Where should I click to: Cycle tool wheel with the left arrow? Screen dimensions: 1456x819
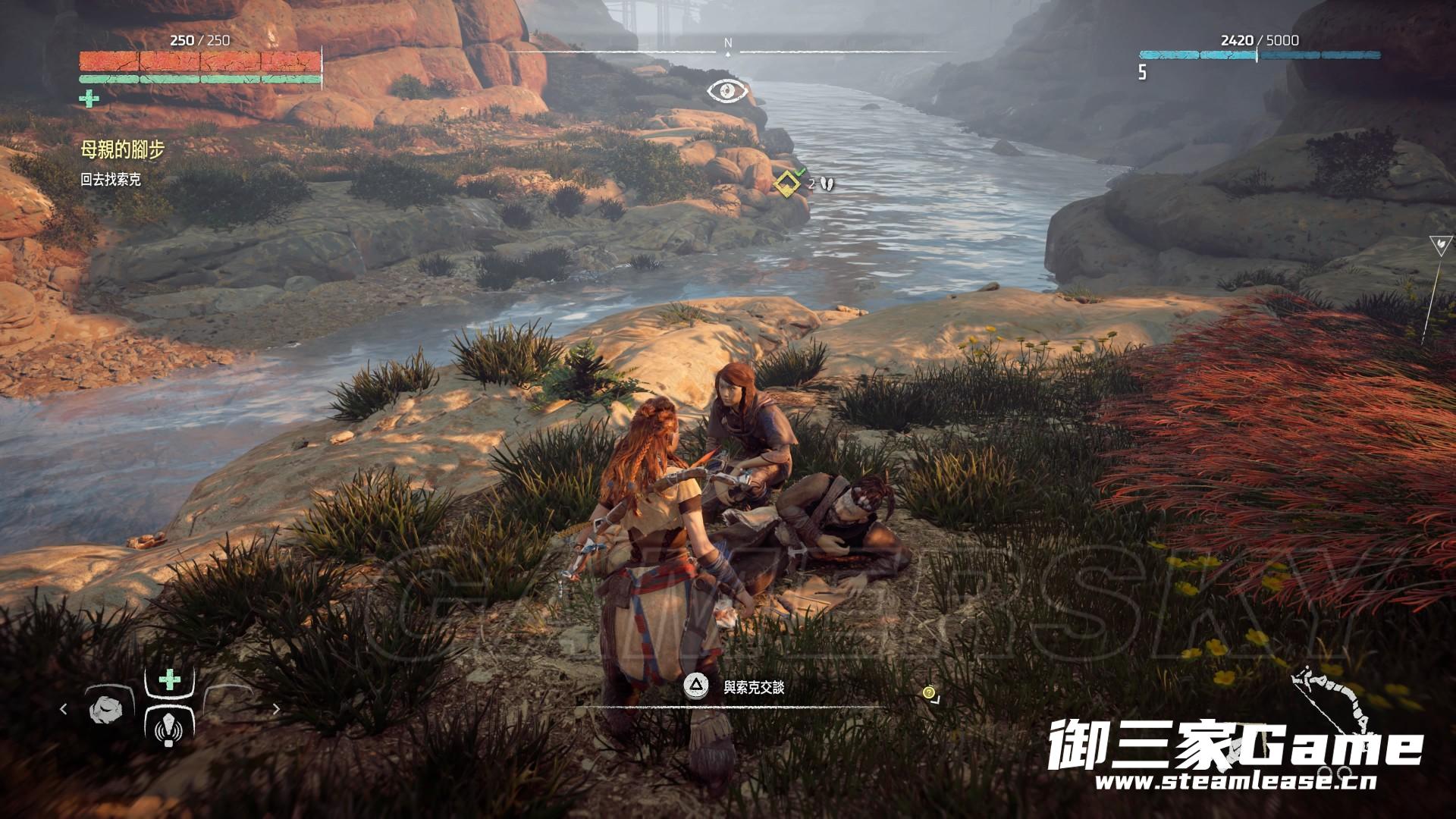64,709
